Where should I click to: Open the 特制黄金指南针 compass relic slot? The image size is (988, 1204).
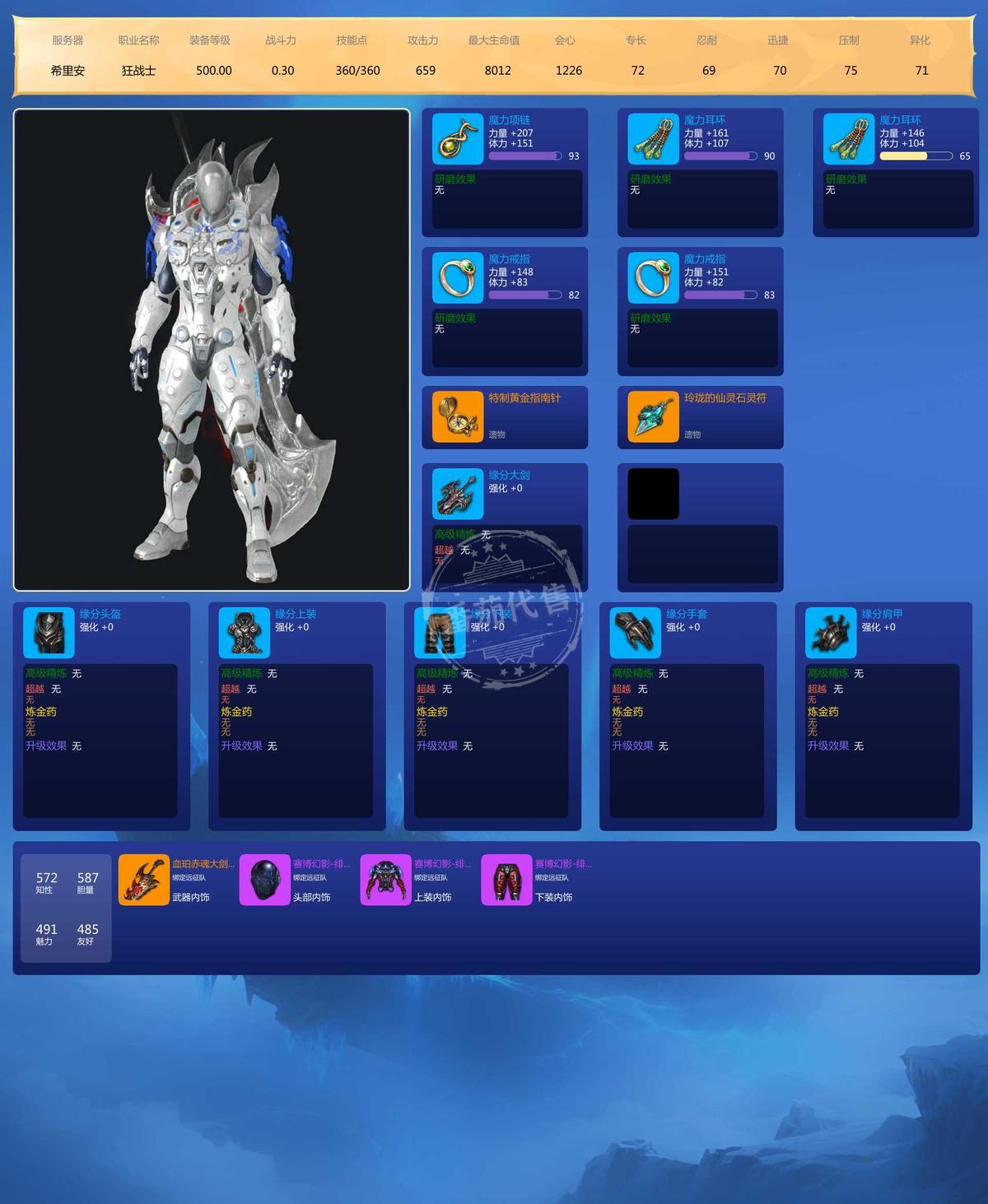pyautogui.click(x=458, y=416)
